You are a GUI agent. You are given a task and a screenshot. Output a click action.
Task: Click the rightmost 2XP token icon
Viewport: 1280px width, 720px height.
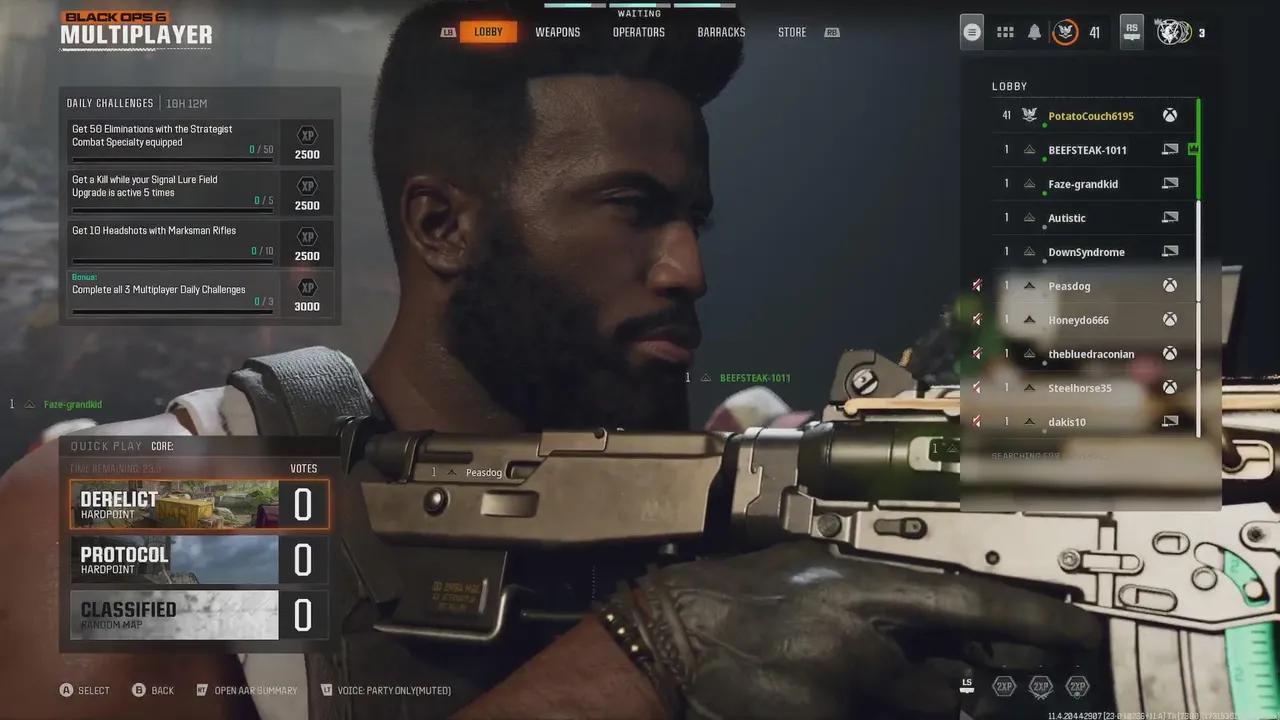pyautogui.click(x=1077, y=687)
